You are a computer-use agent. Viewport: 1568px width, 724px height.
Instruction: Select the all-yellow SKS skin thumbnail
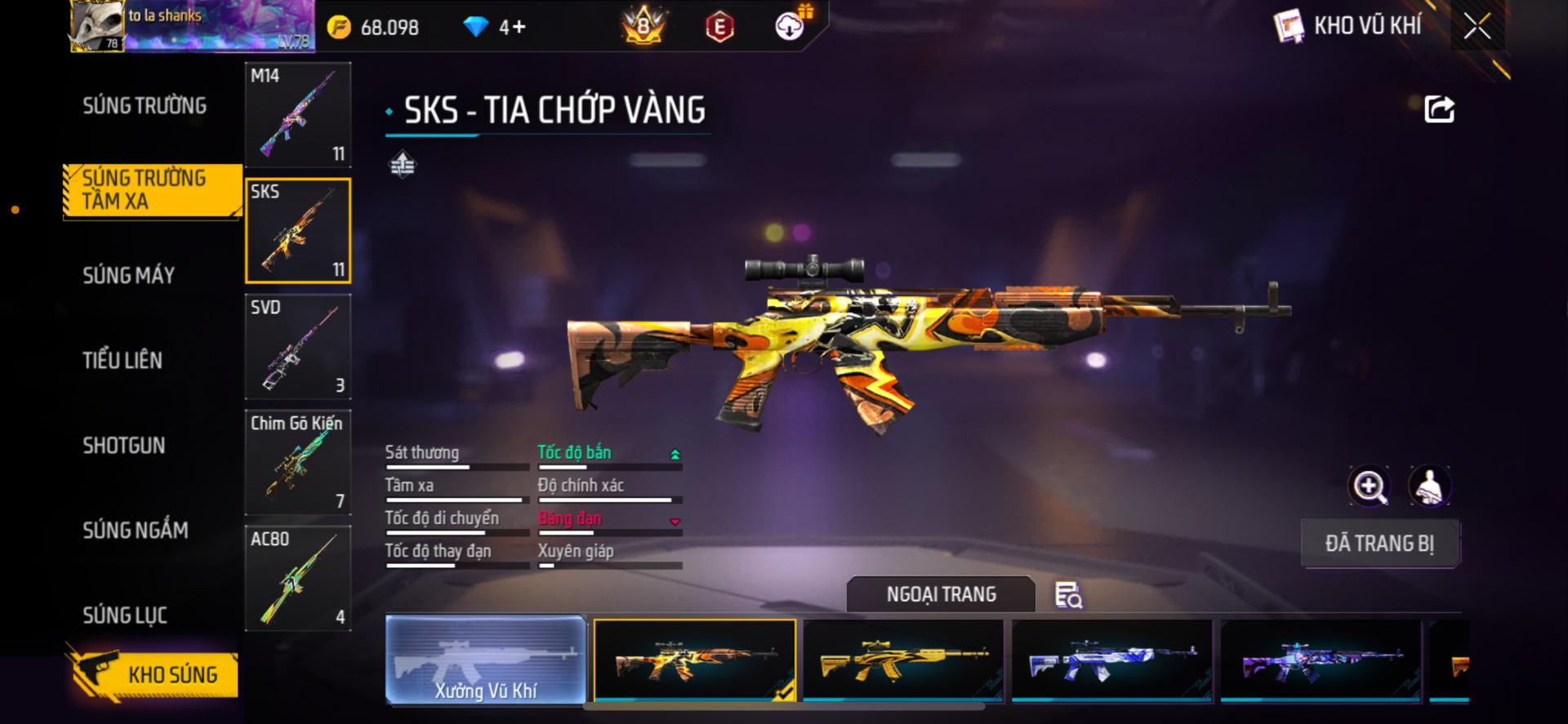click(903, 660)
